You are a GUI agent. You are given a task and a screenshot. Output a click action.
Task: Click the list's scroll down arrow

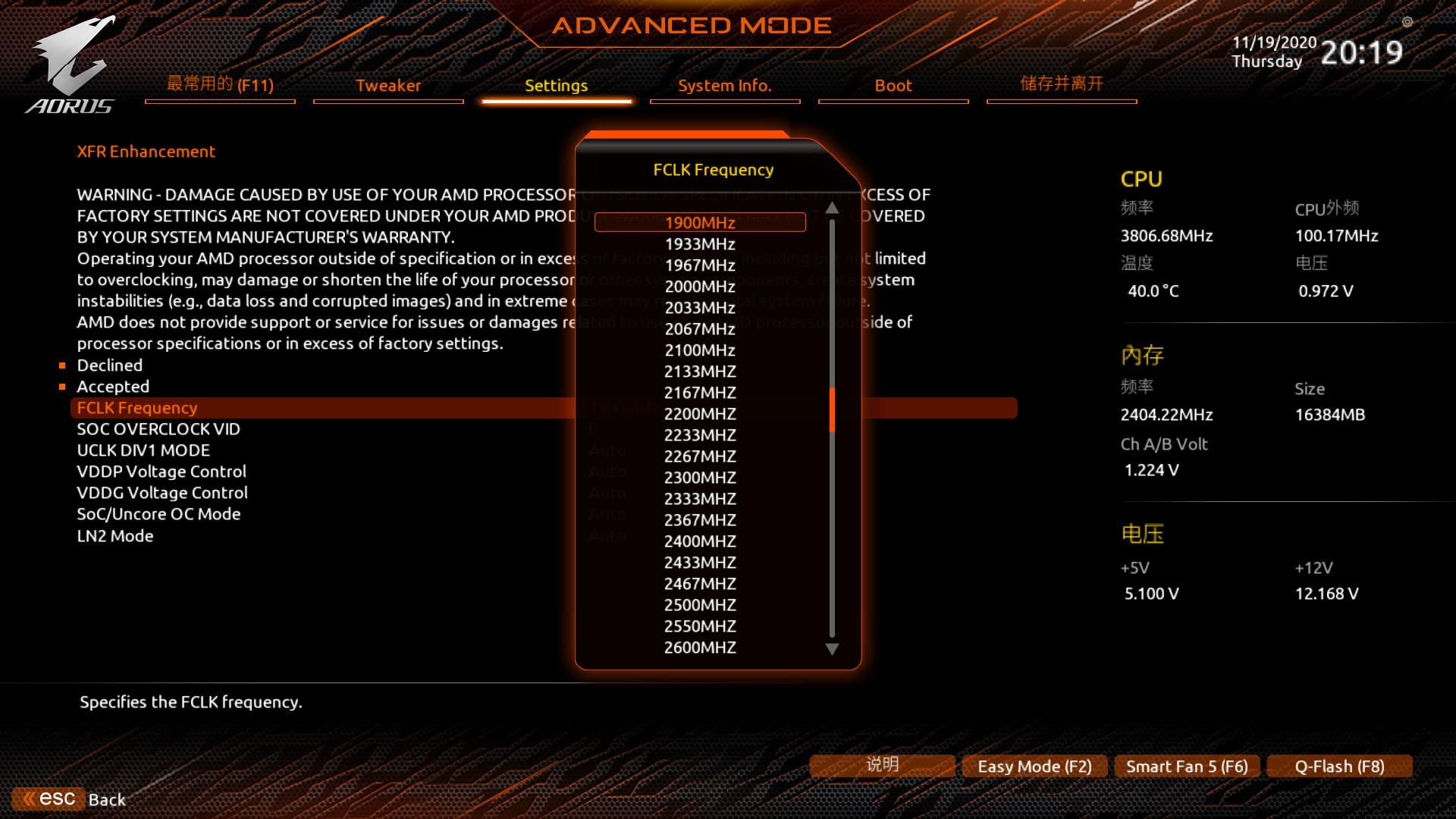[x=832, y=649]
